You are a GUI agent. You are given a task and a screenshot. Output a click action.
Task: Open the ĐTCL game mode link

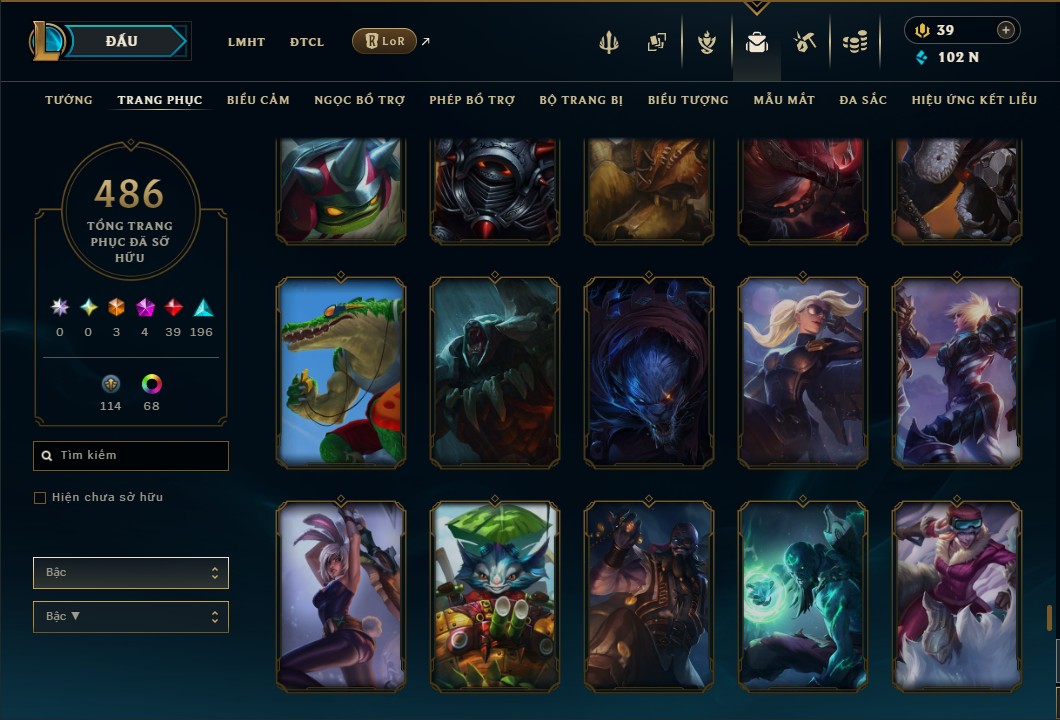[x=307, y=42]
